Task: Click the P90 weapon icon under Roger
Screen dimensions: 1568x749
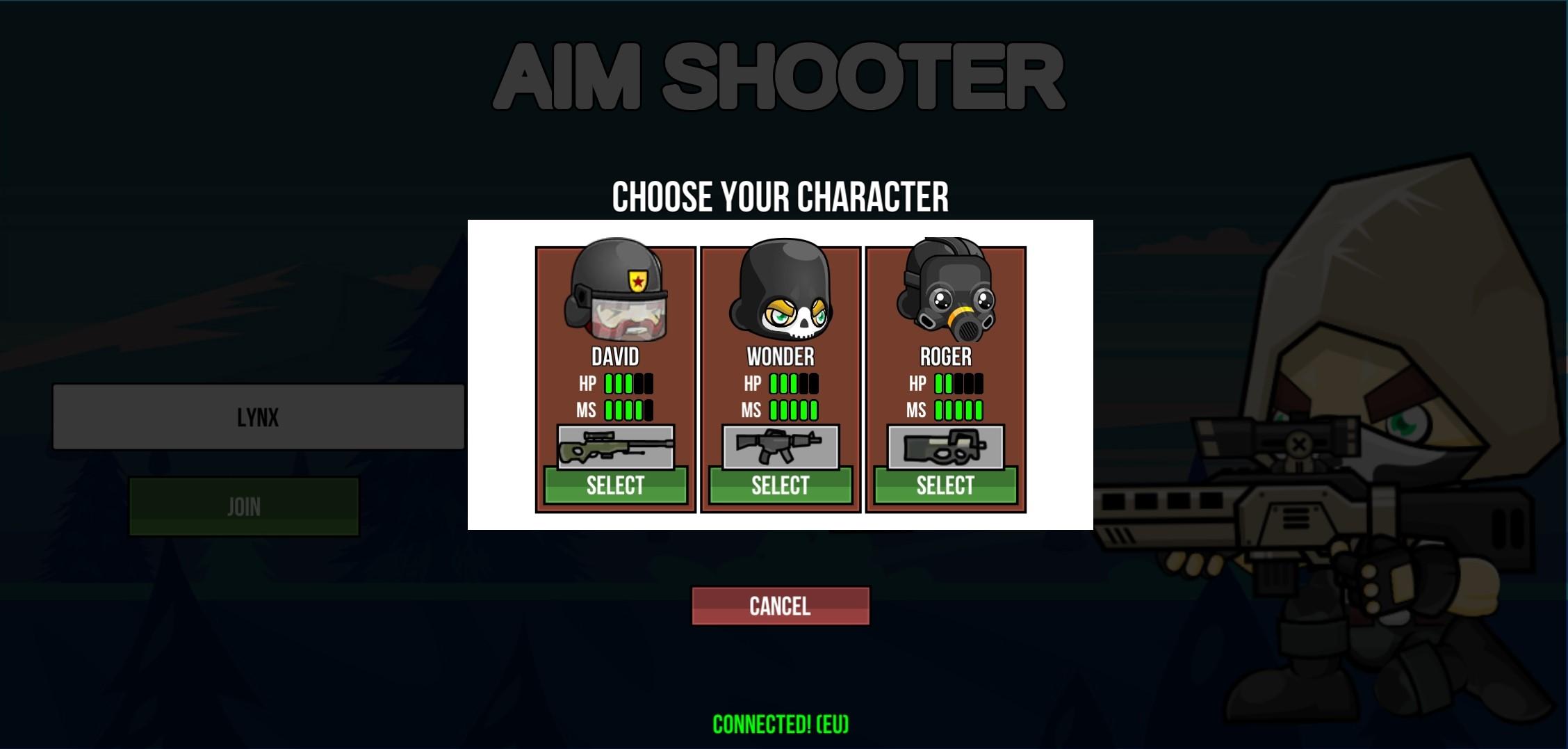Action: point(945,447)
